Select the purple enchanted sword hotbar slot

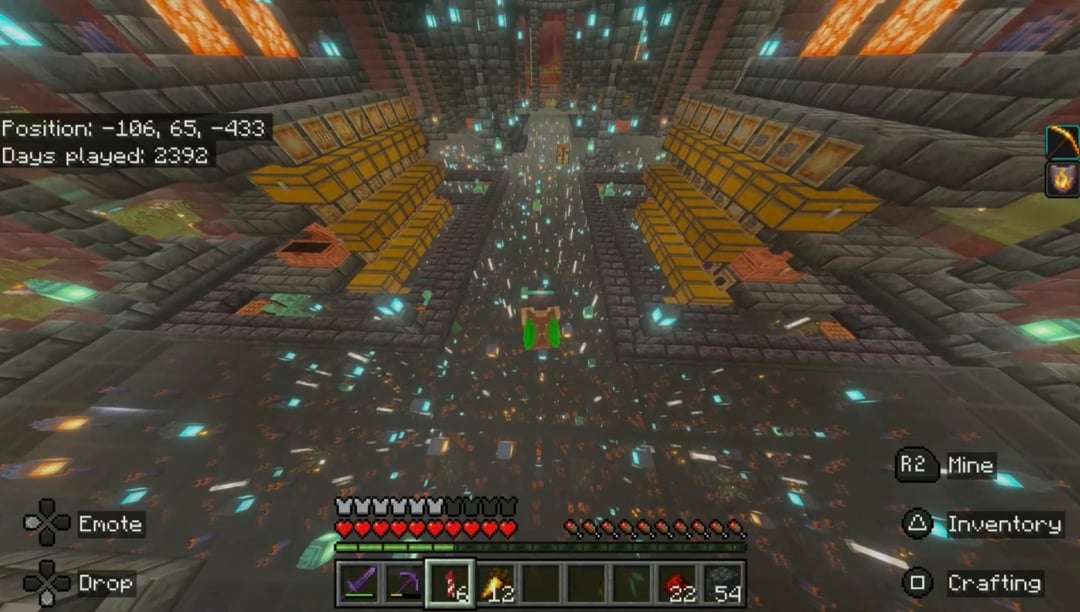pos(357,583)
